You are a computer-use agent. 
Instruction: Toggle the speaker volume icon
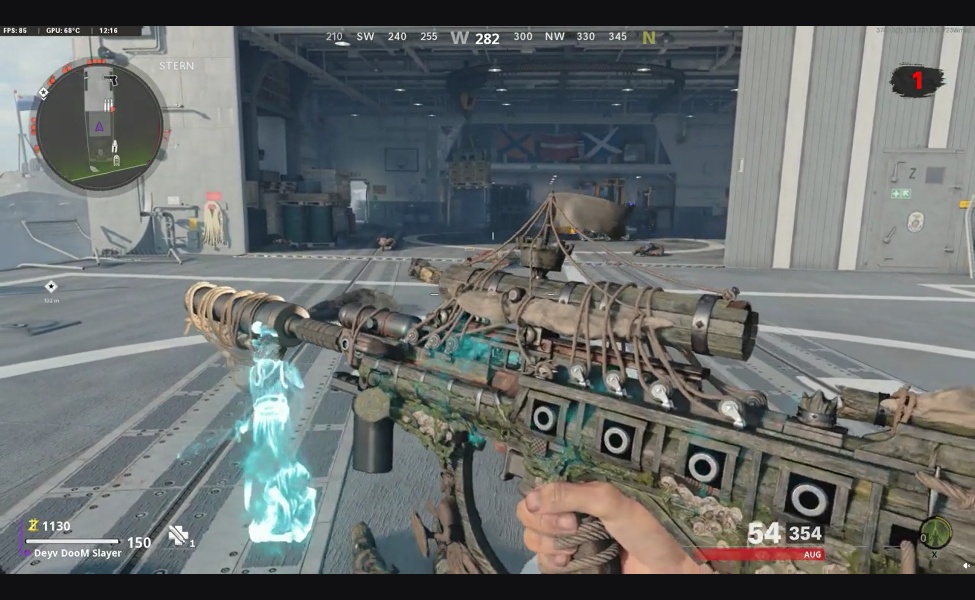[x=966, y=565]
